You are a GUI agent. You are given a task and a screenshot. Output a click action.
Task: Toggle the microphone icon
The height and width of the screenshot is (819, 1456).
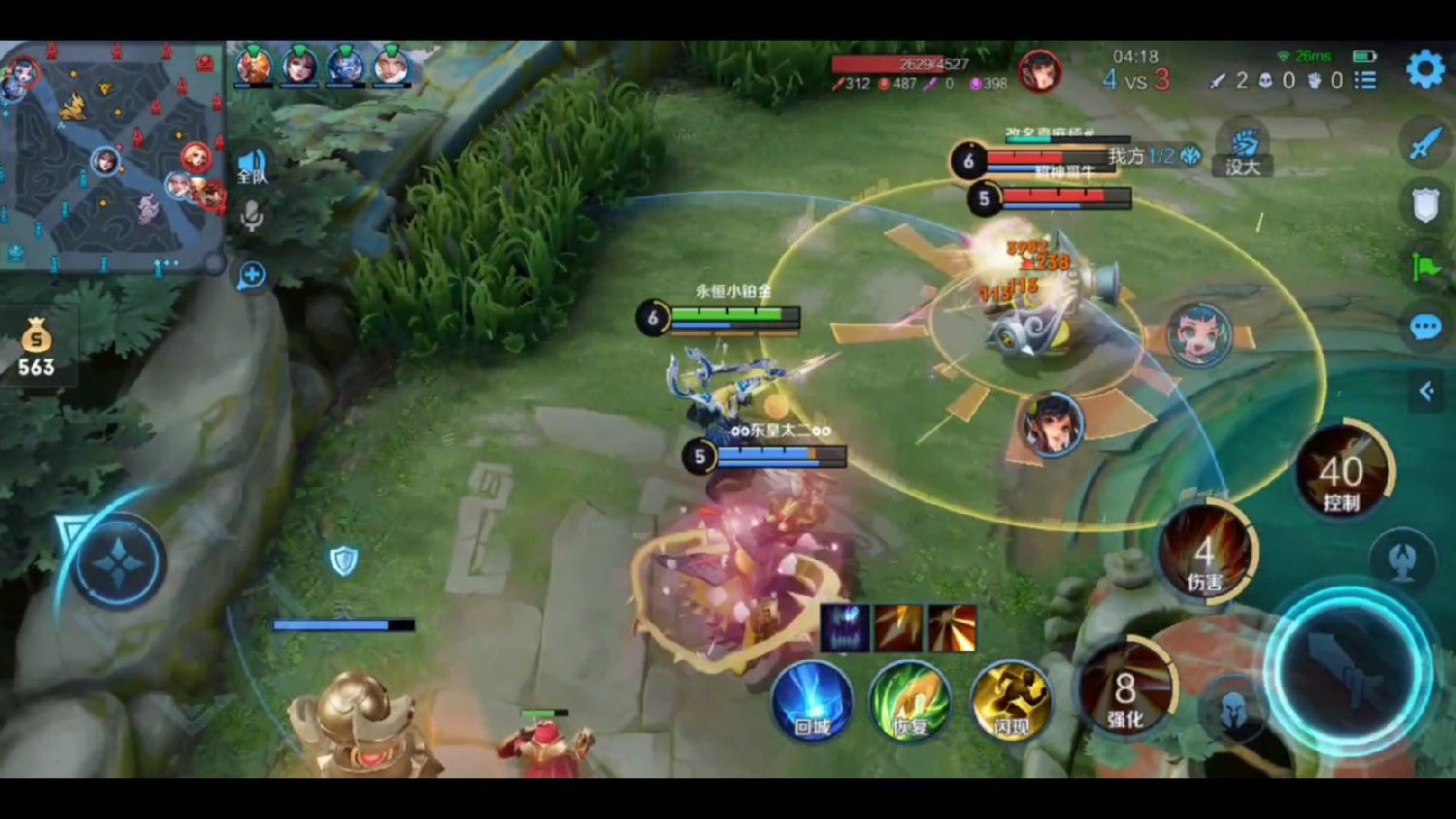pyautogui.click(x=251, y=215)
